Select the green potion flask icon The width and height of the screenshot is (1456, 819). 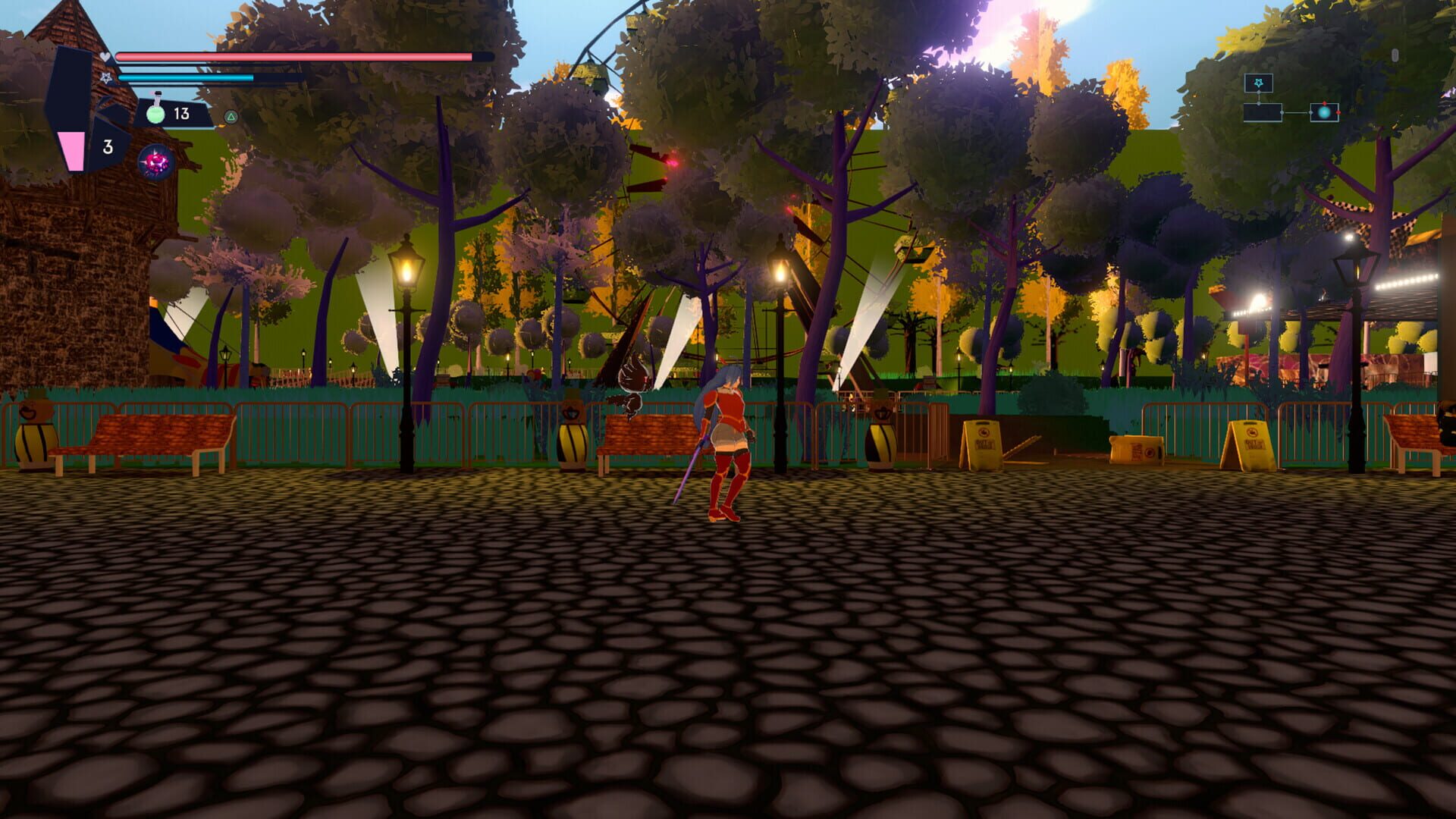coord(155,111)
